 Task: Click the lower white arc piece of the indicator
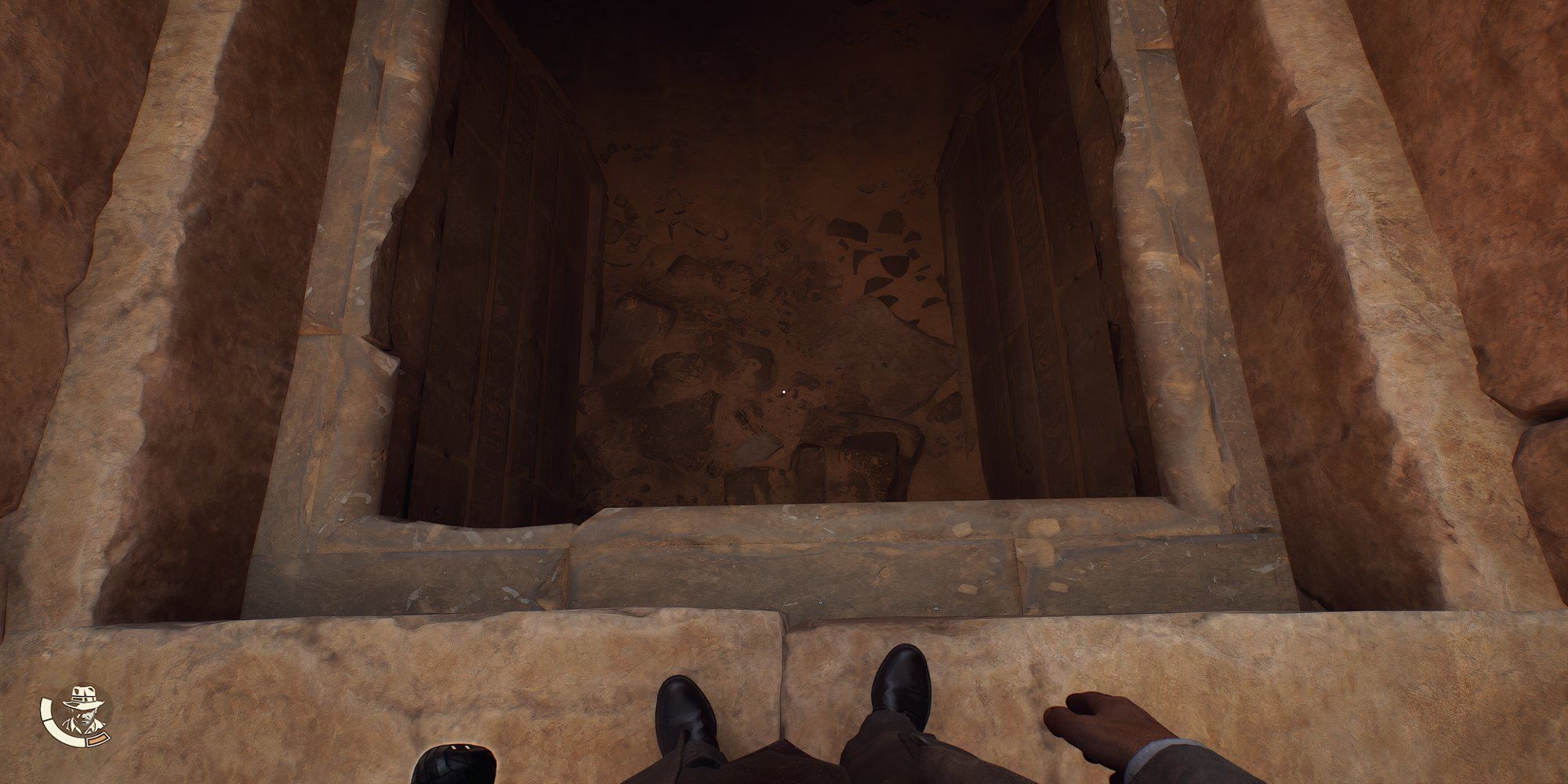pyautogui.click(x=65, y=737)
